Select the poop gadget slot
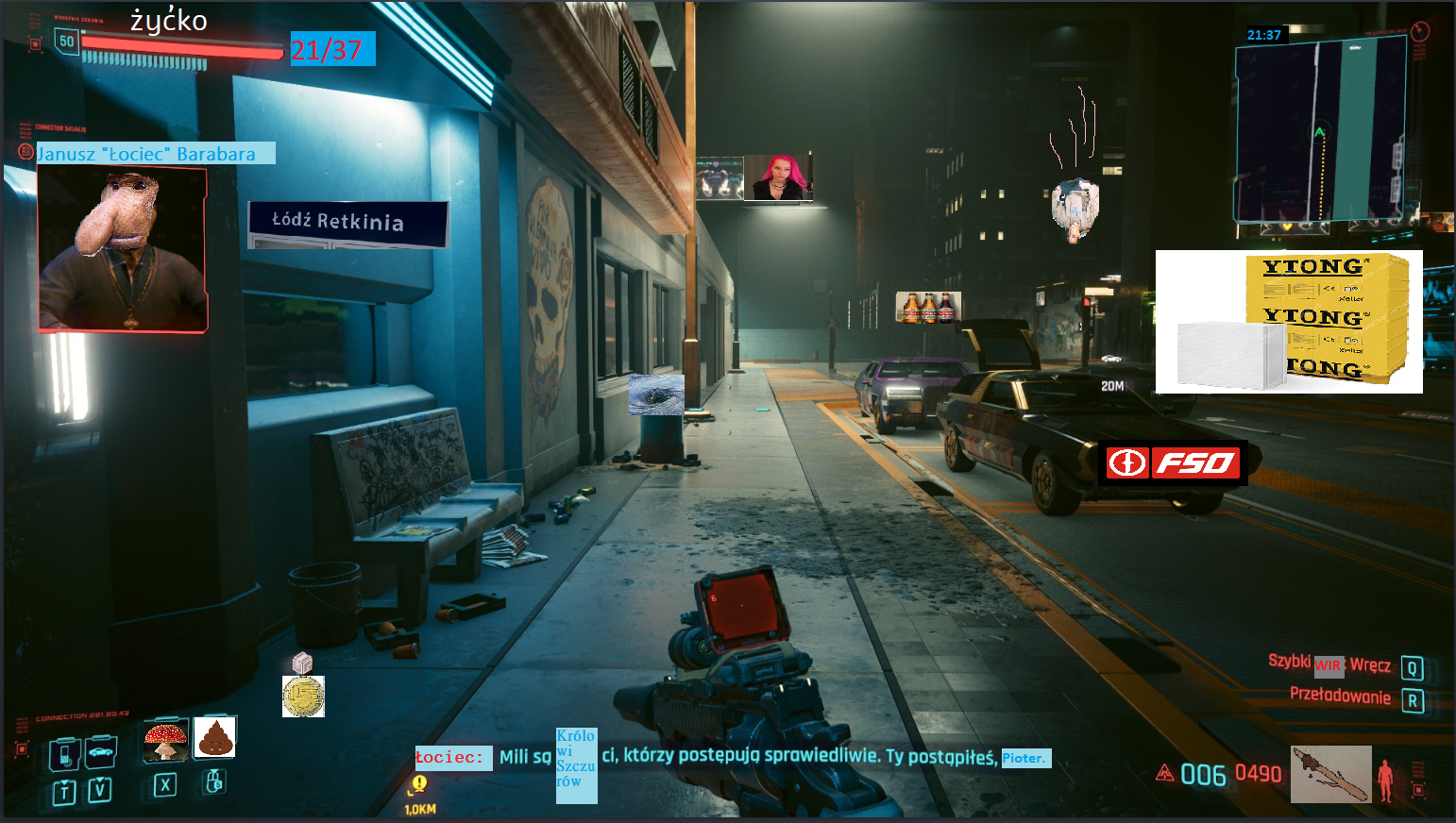This screenshot has height=823, width=1456. point(215,737)
